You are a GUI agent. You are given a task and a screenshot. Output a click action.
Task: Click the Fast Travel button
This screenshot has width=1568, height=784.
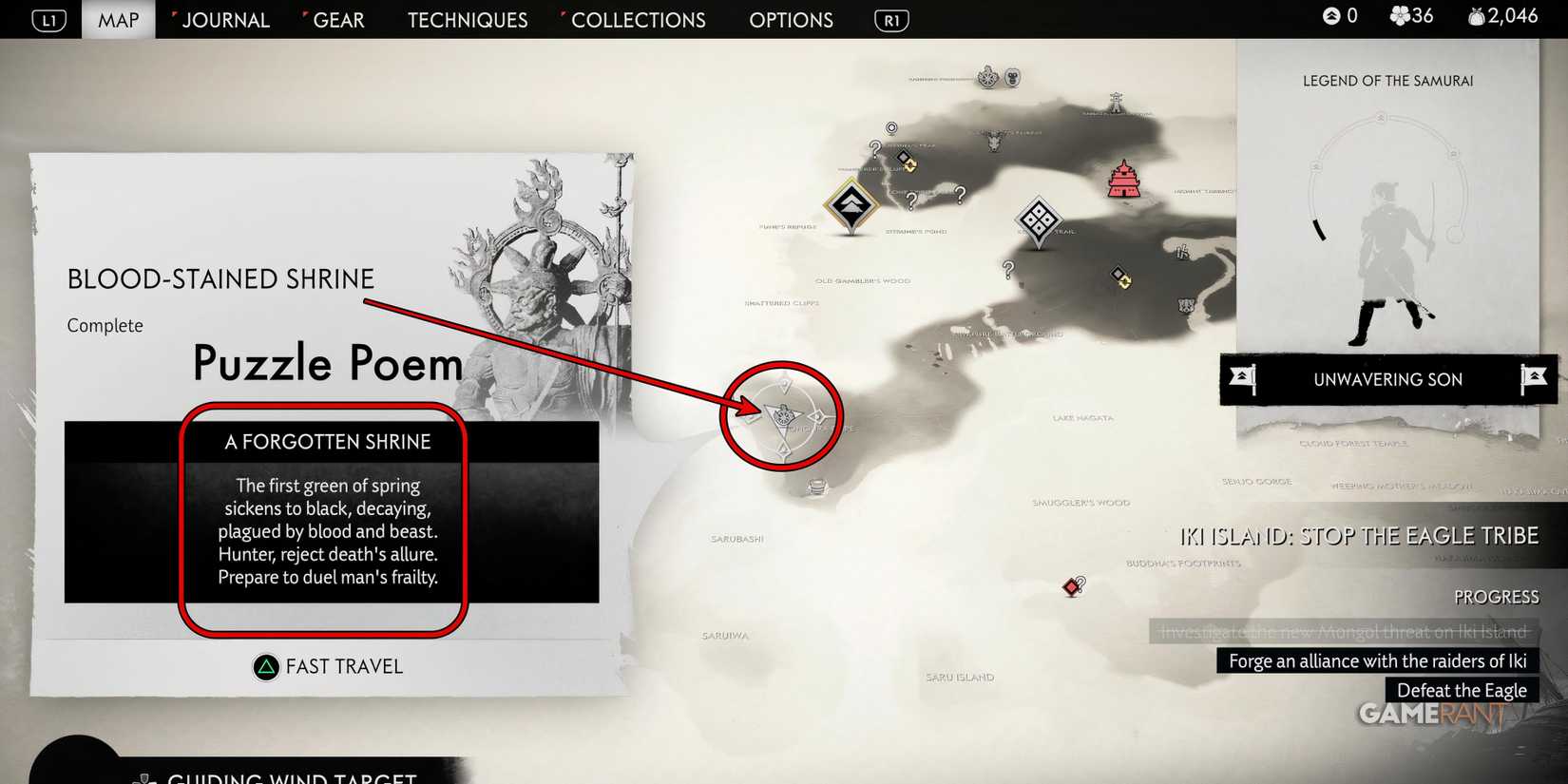point(328,666)
